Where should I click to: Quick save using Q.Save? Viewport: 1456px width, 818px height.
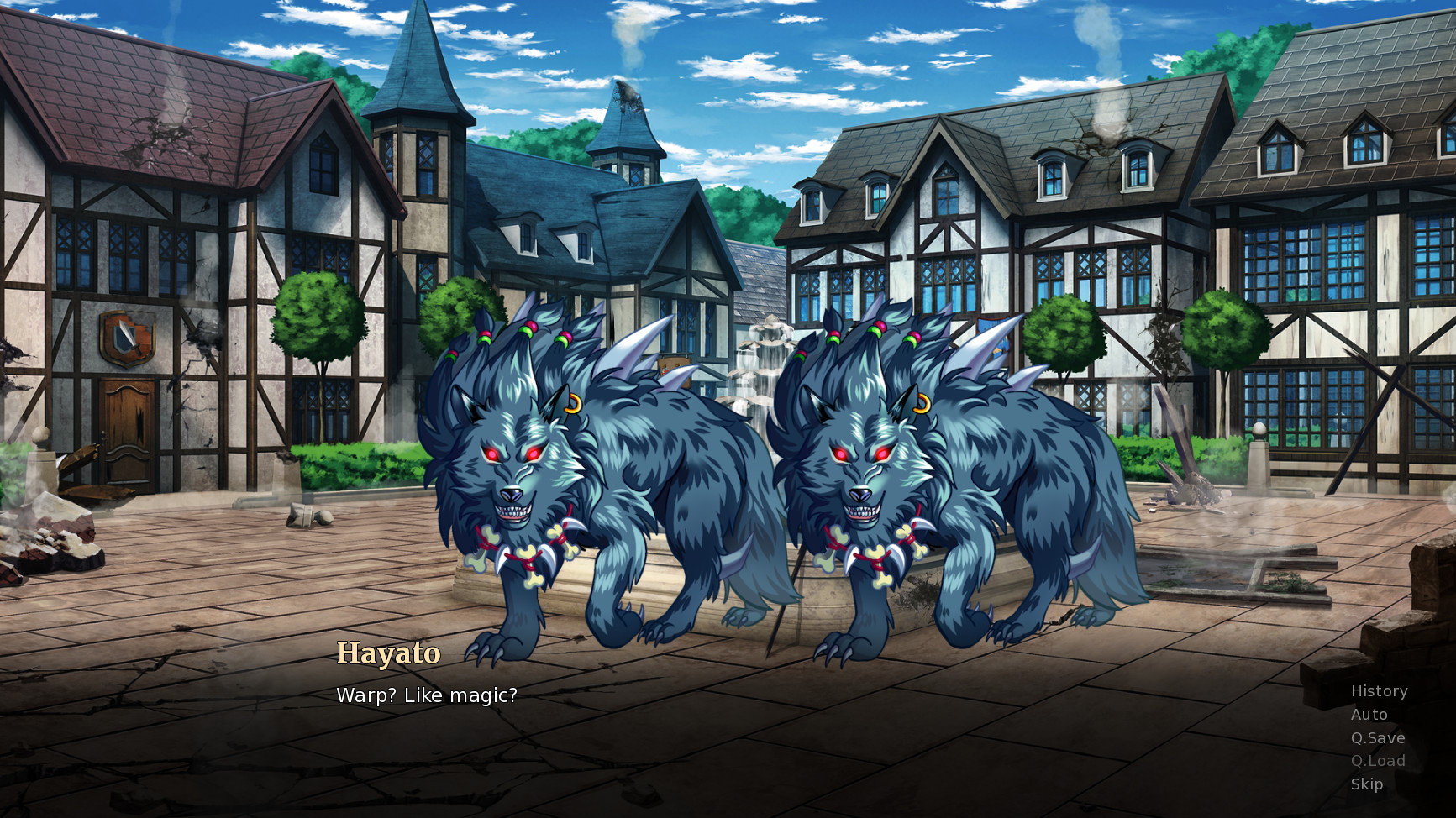click(1379, 737)
